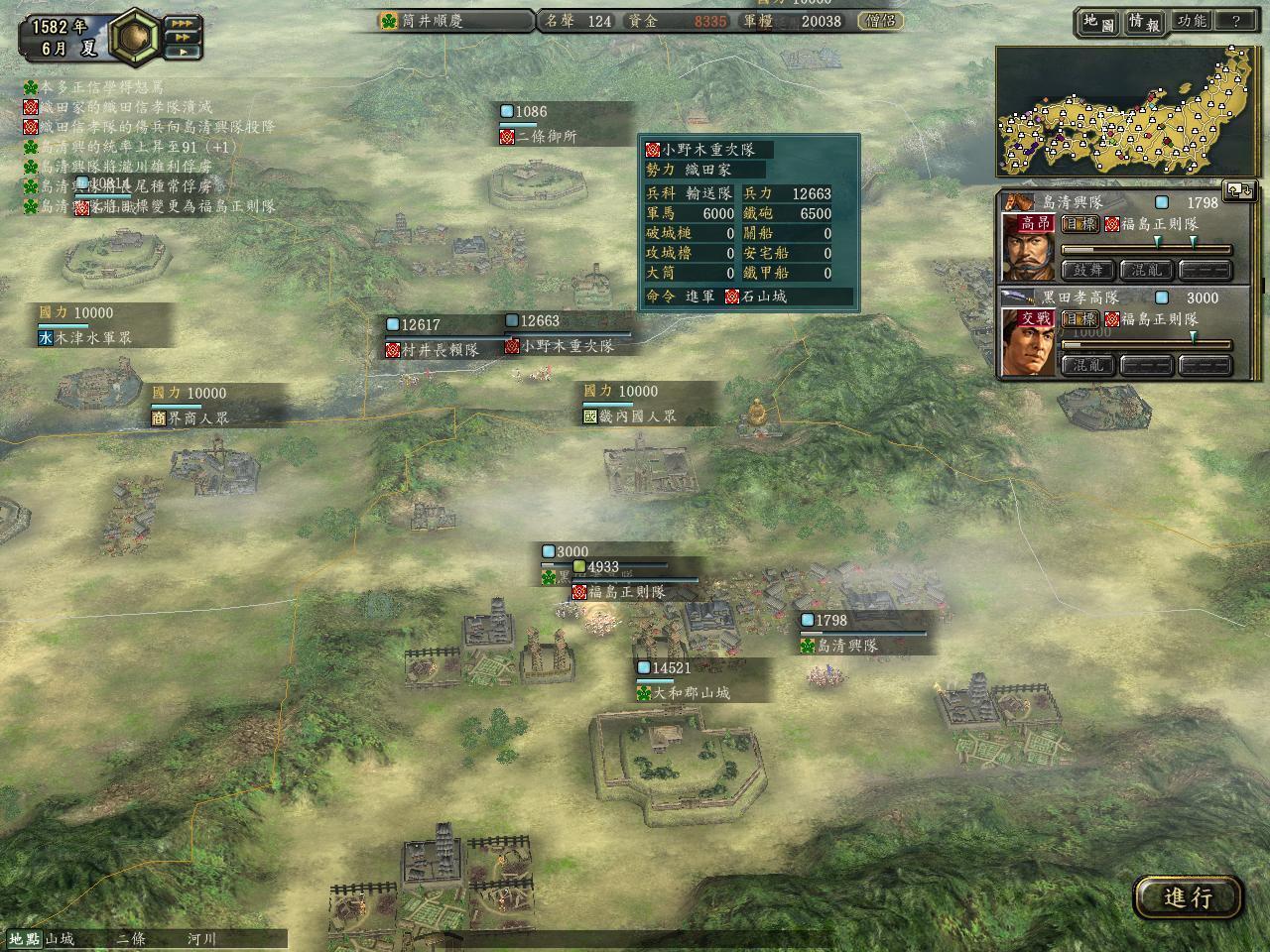Viewport: 1270px width, 952px height.
Task: Set slow game speed (single arrow)
Action: click(183, 52)
